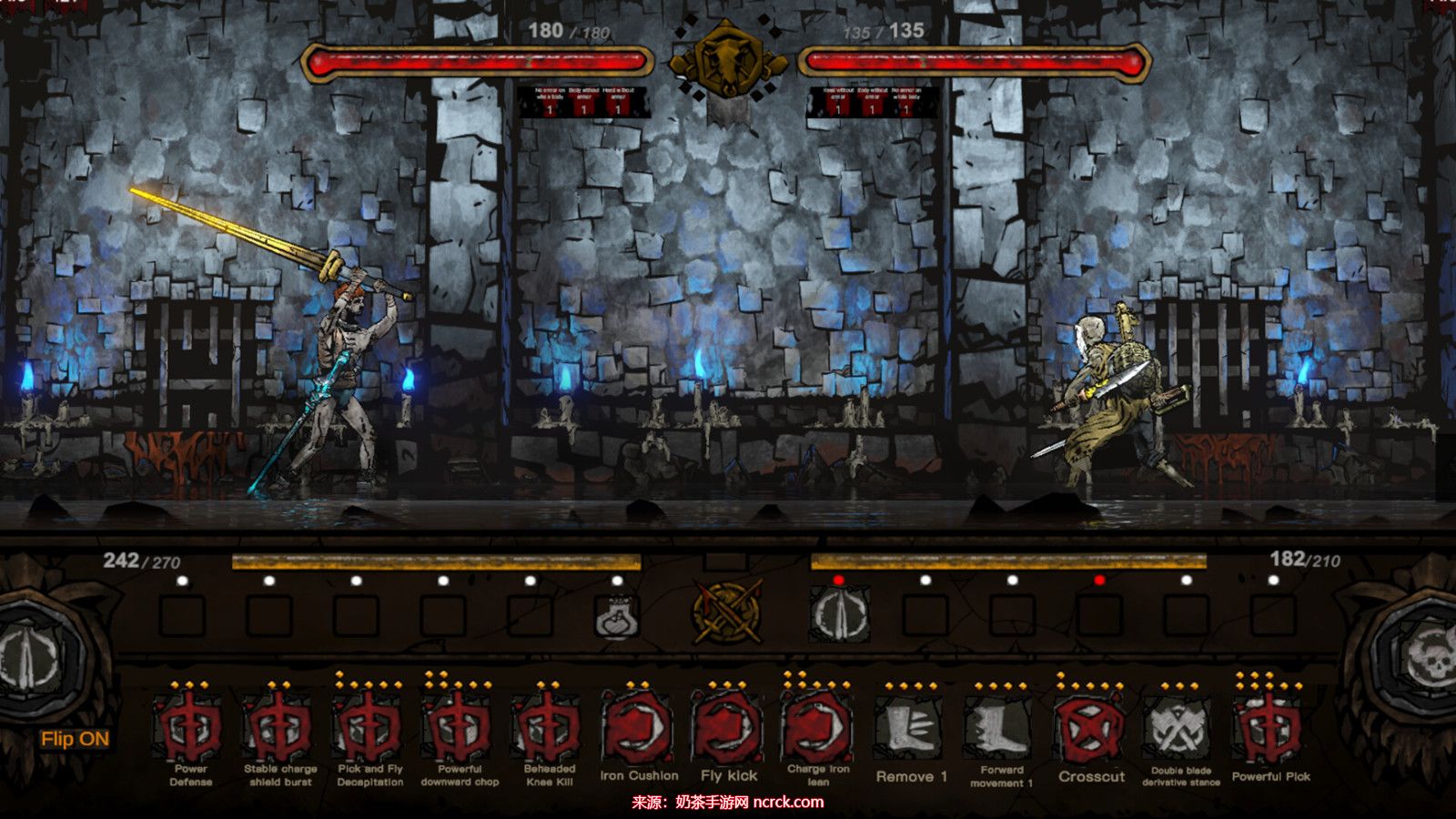This screenshot has width=1456, height=819.
Task: Choose the Fly kick skill
Action: pyautogui.click(x=728, y=728)
